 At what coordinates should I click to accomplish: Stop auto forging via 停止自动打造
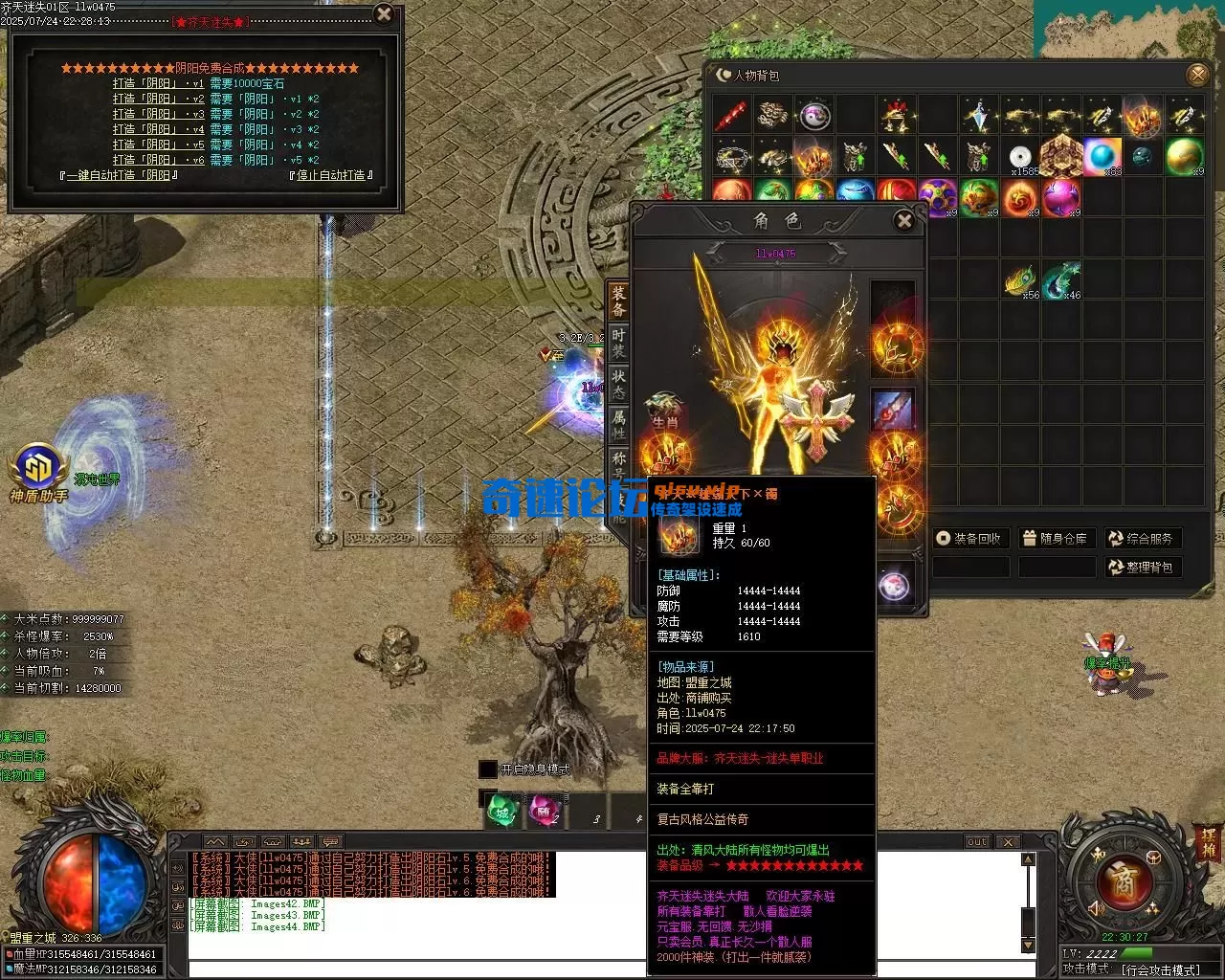(329, 175)
